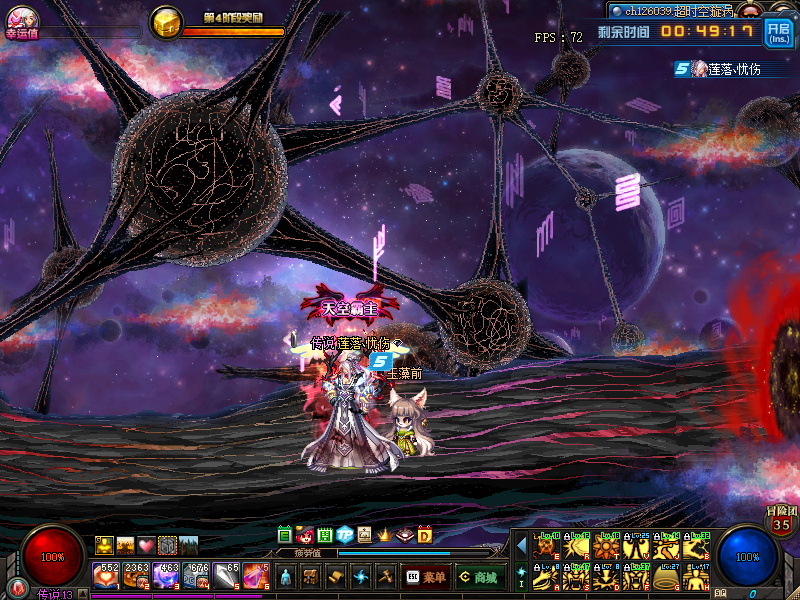Click the golden crown icon

pos(385,534)
